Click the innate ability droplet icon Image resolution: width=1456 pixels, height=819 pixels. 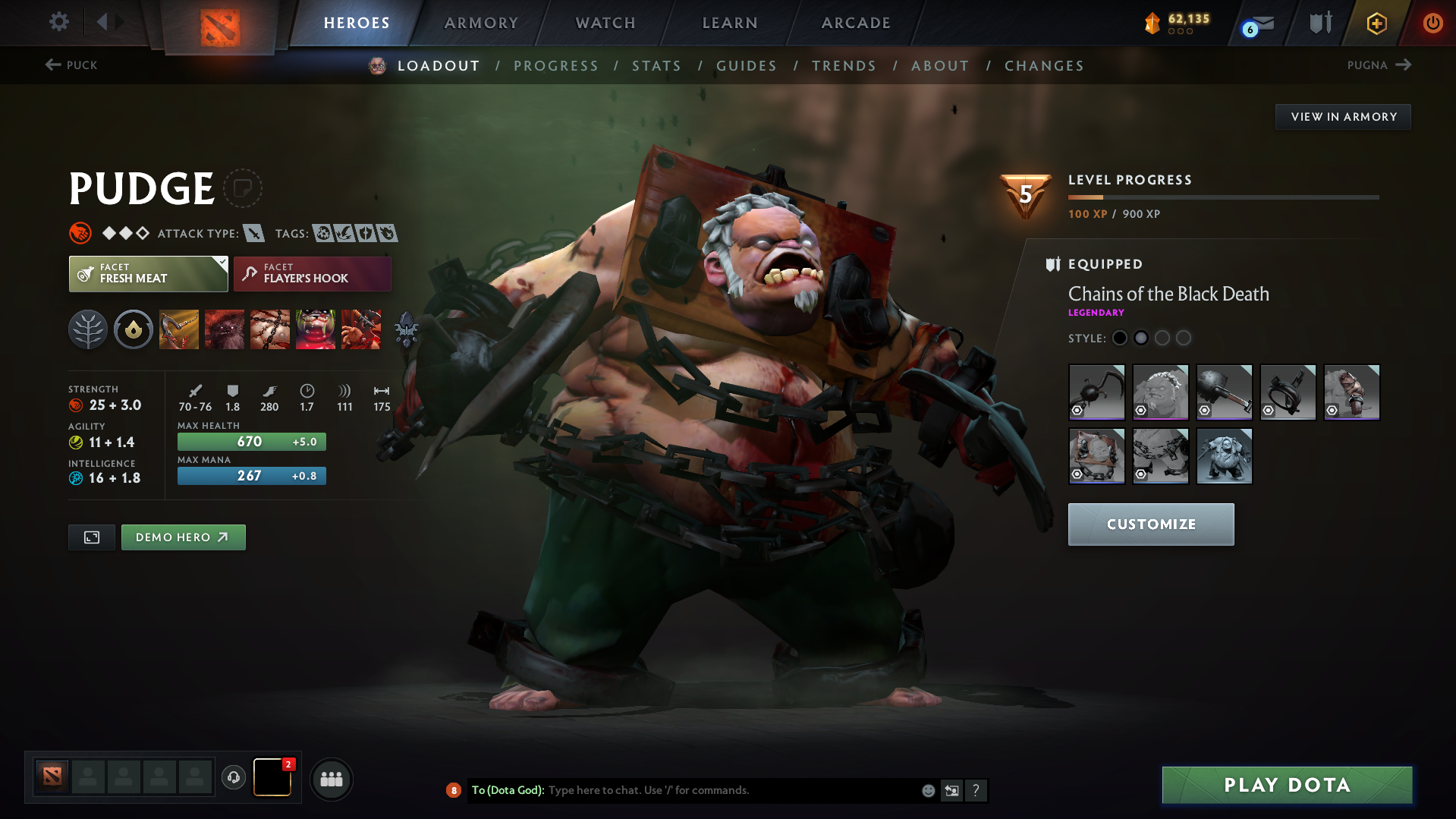click(x=134, y=329)
